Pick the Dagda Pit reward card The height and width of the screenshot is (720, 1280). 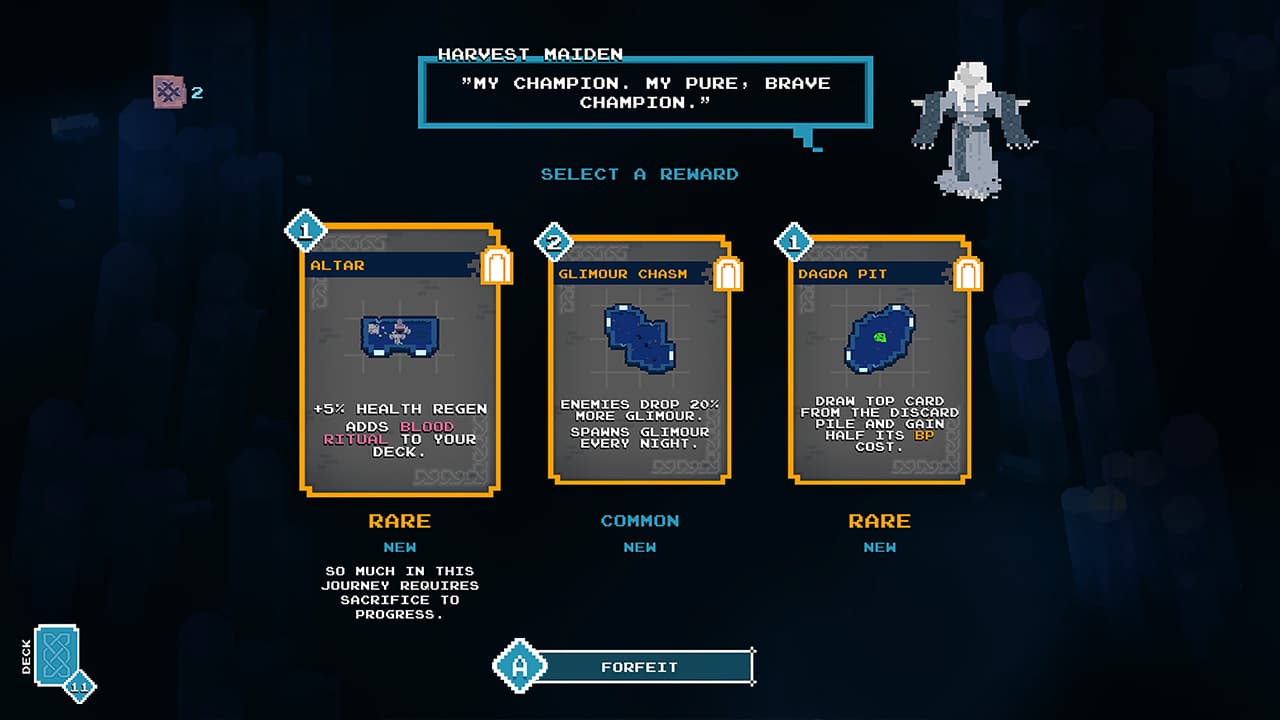pyautogui.click(x=880, y=360)
